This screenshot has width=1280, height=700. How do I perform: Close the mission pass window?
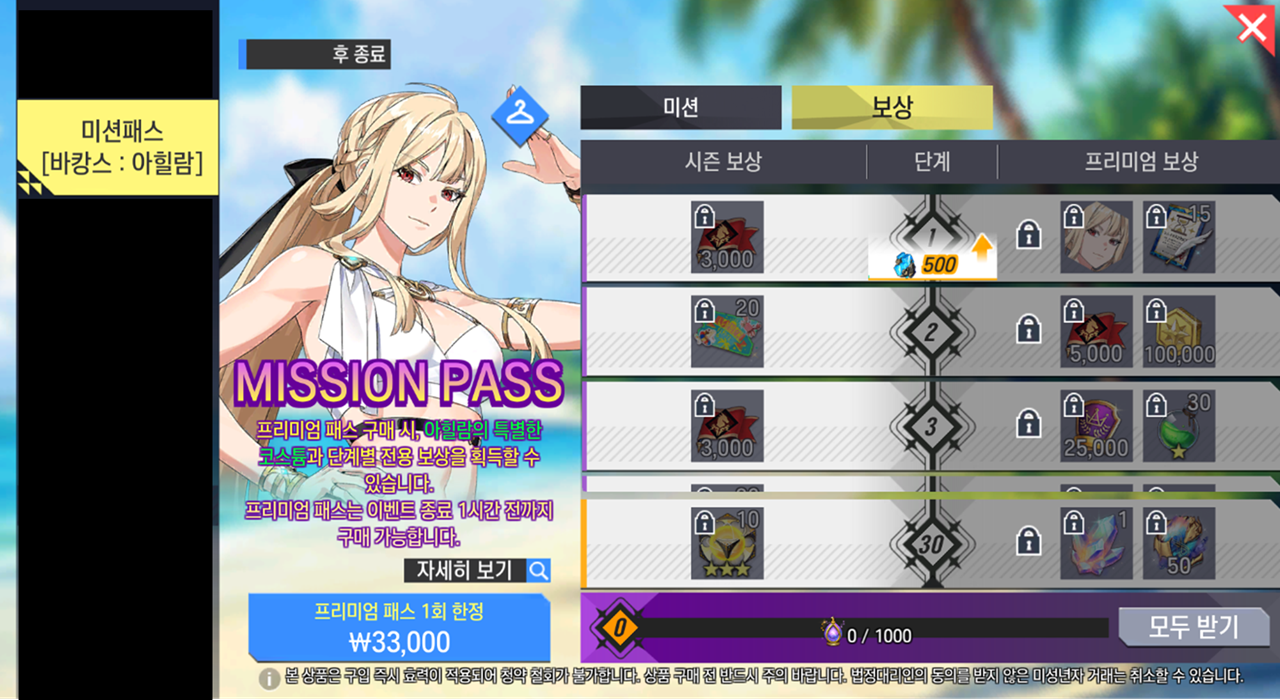pos(1252,28)
